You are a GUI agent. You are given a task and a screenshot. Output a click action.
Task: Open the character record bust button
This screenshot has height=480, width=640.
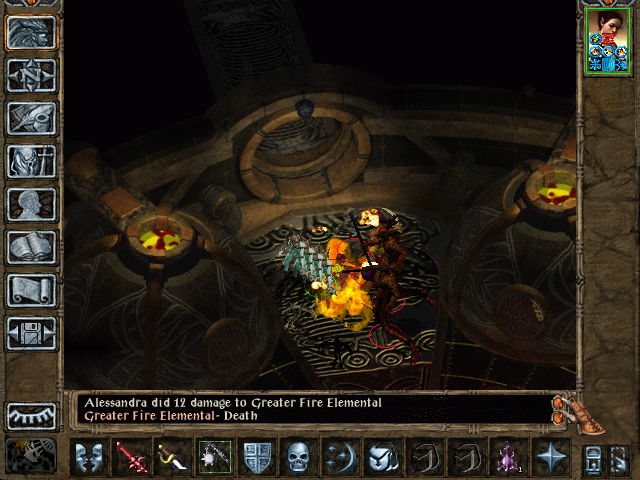coord(32,204)
